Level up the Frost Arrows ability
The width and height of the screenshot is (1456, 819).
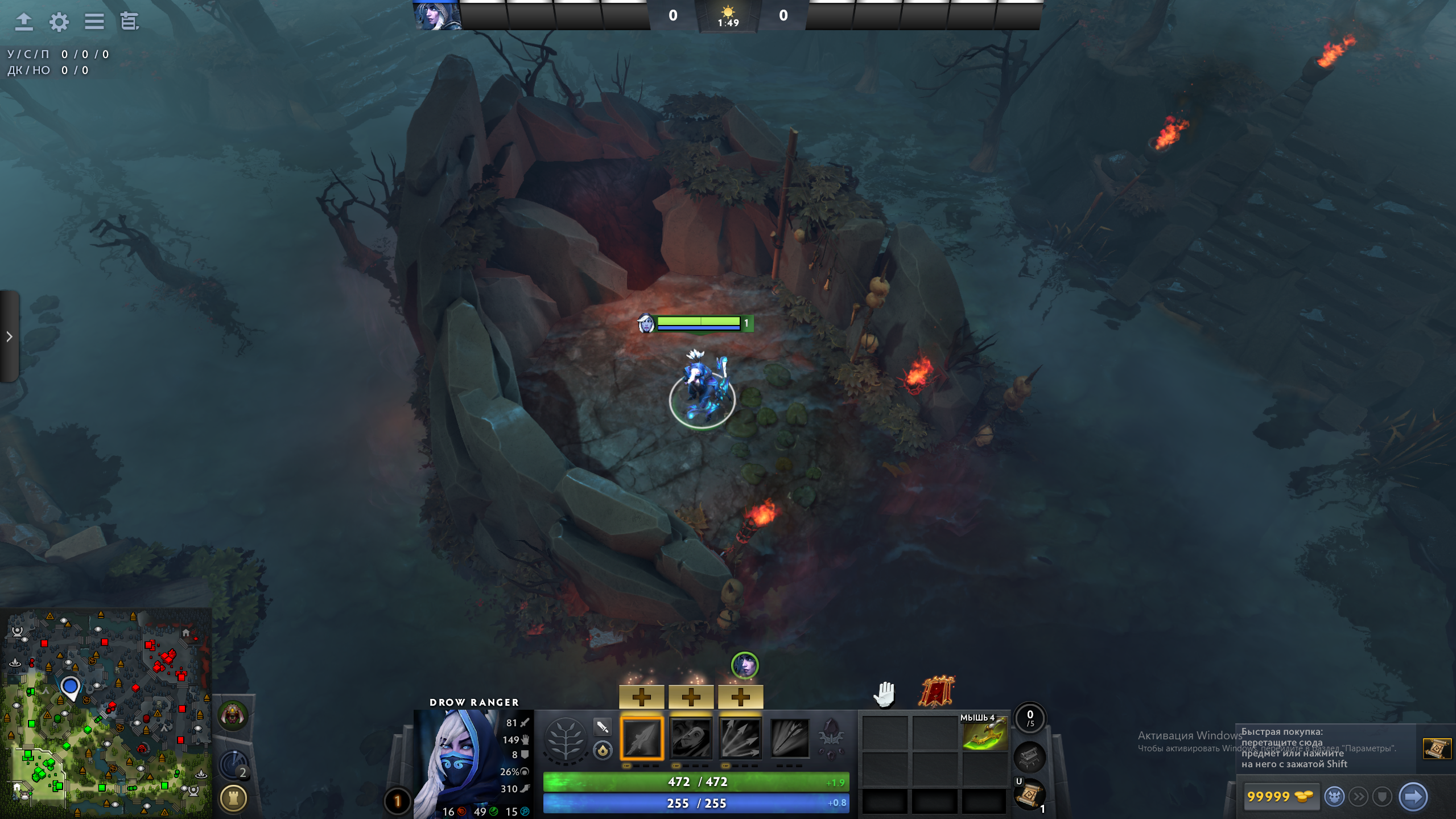(x=641, y=697)
